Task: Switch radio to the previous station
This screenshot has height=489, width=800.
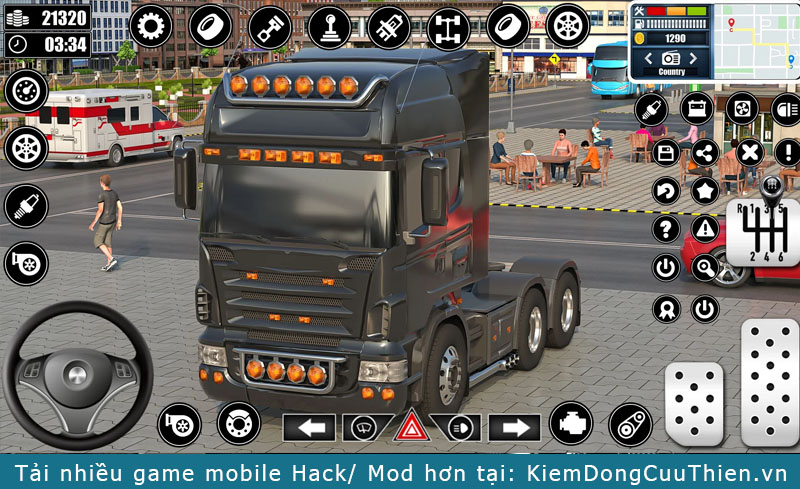Action: pyautogui.click(x=647, y=59)
